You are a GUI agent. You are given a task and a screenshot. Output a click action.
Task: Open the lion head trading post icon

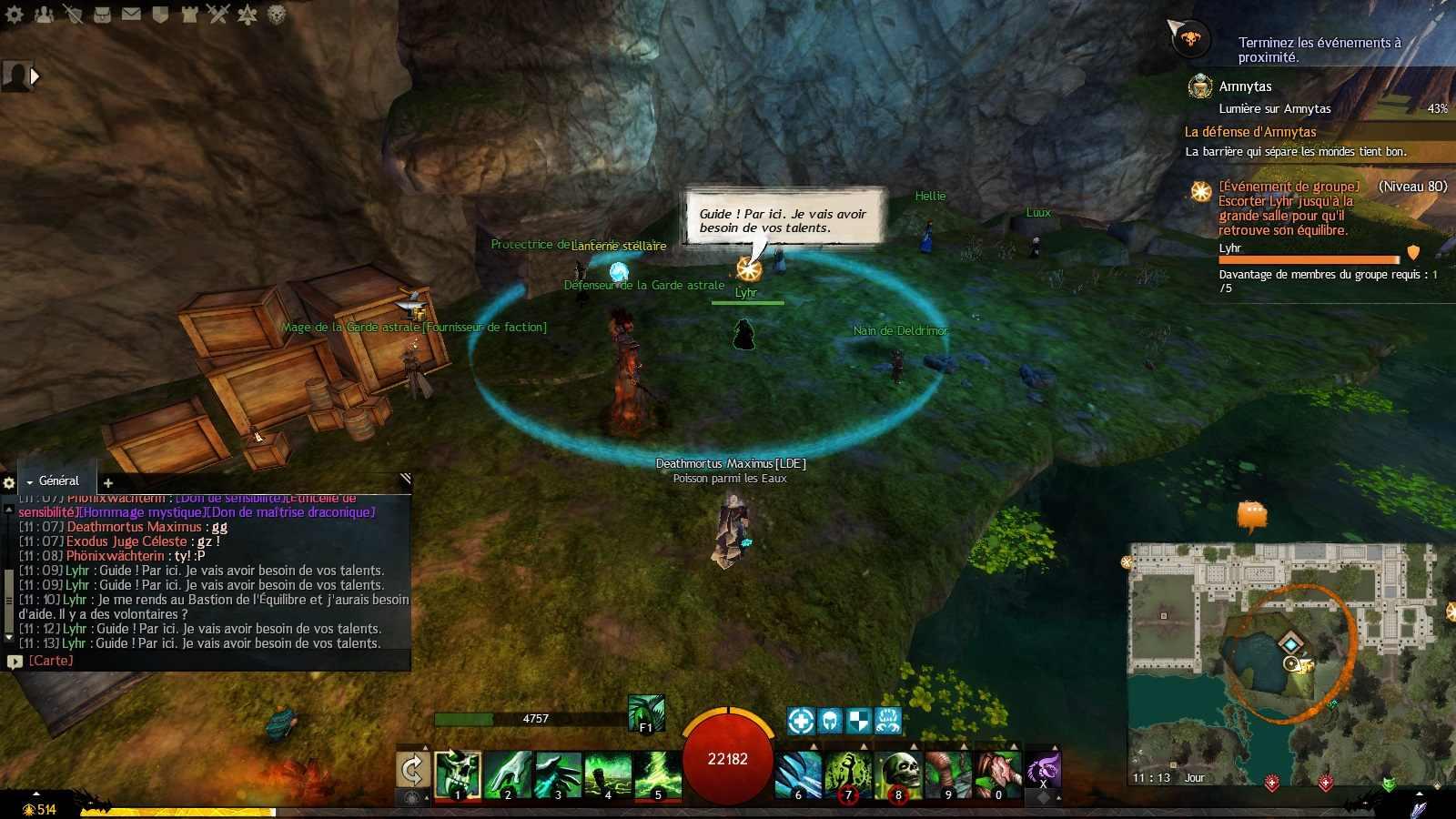276,14
